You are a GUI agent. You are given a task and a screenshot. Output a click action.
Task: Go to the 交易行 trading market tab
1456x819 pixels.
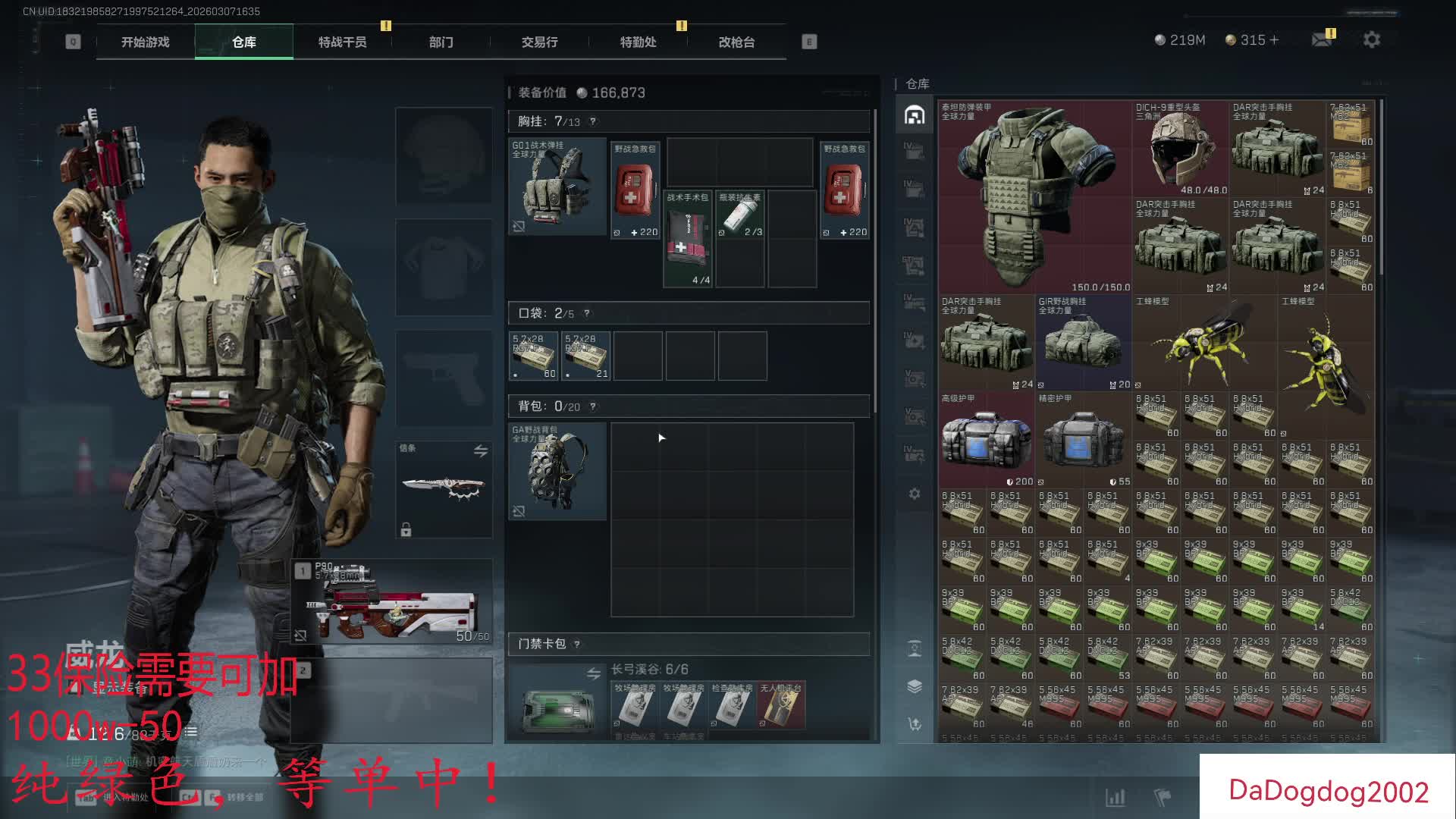pyautogui.click(x=539, y=42)
